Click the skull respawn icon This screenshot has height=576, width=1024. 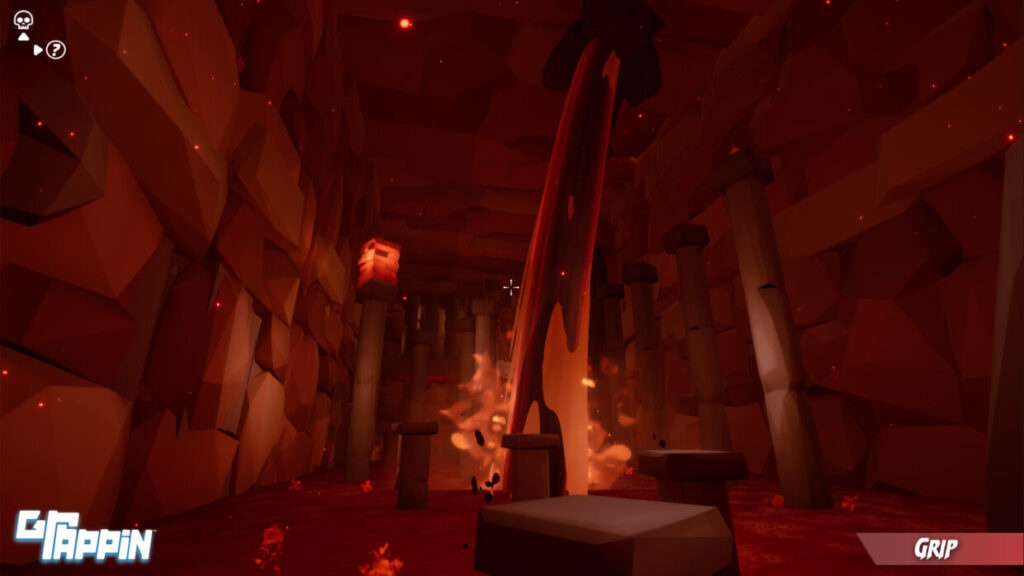(x=23, y=18)
